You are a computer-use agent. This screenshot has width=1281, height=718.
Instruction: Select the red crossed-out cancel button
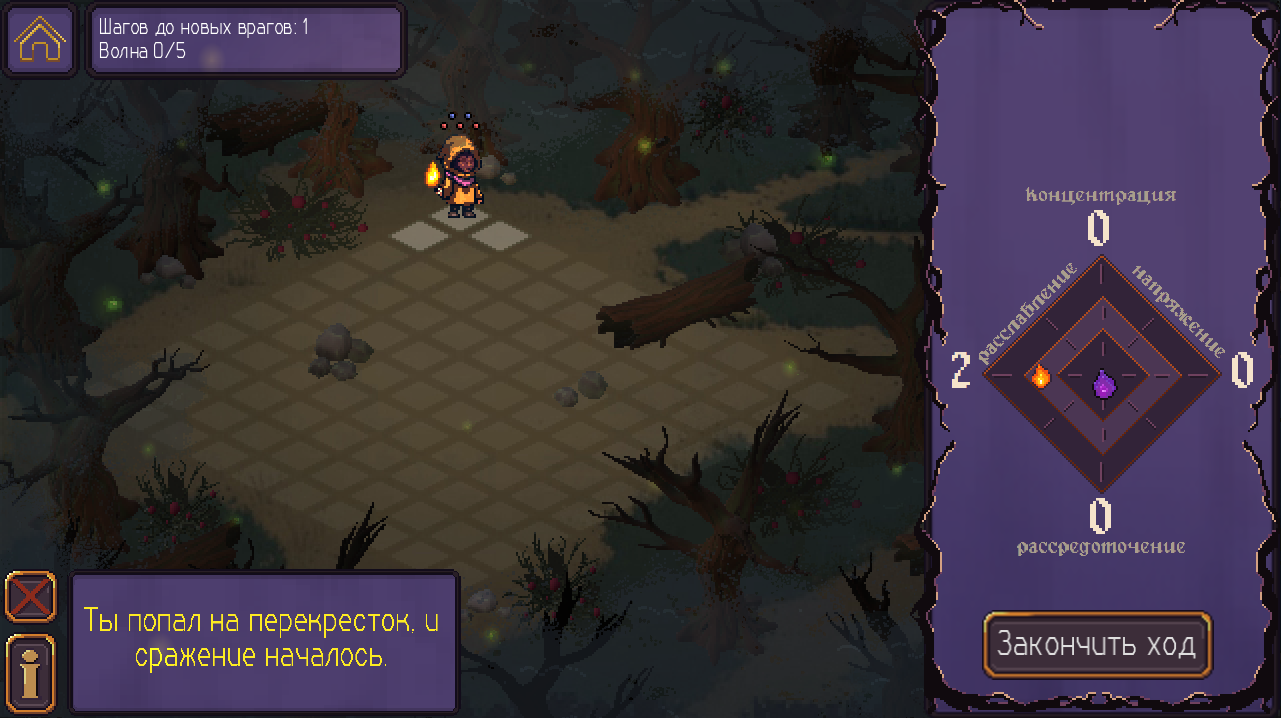31,598
